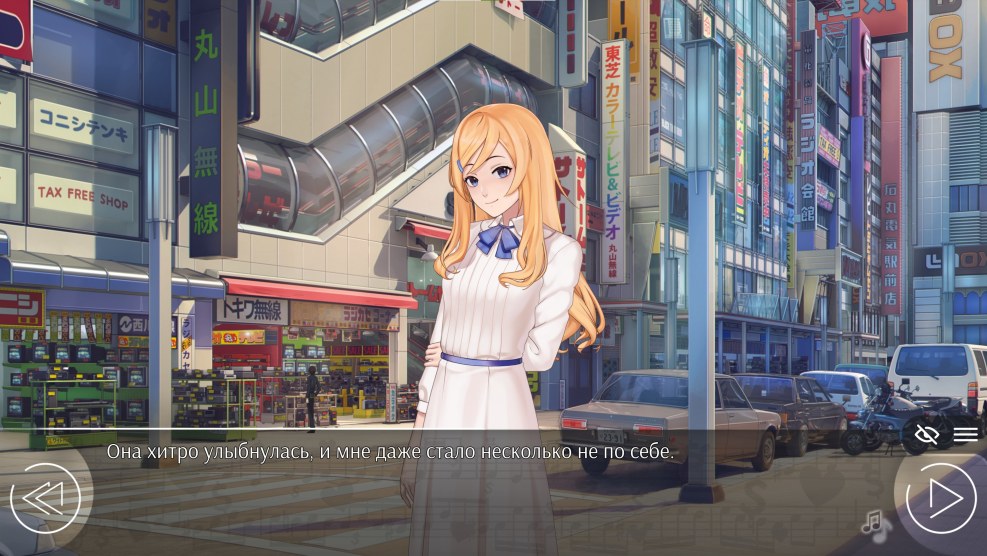Advance dialogue with the play arrow button
The width and height of the screenshot is (987, 556).
939,497
